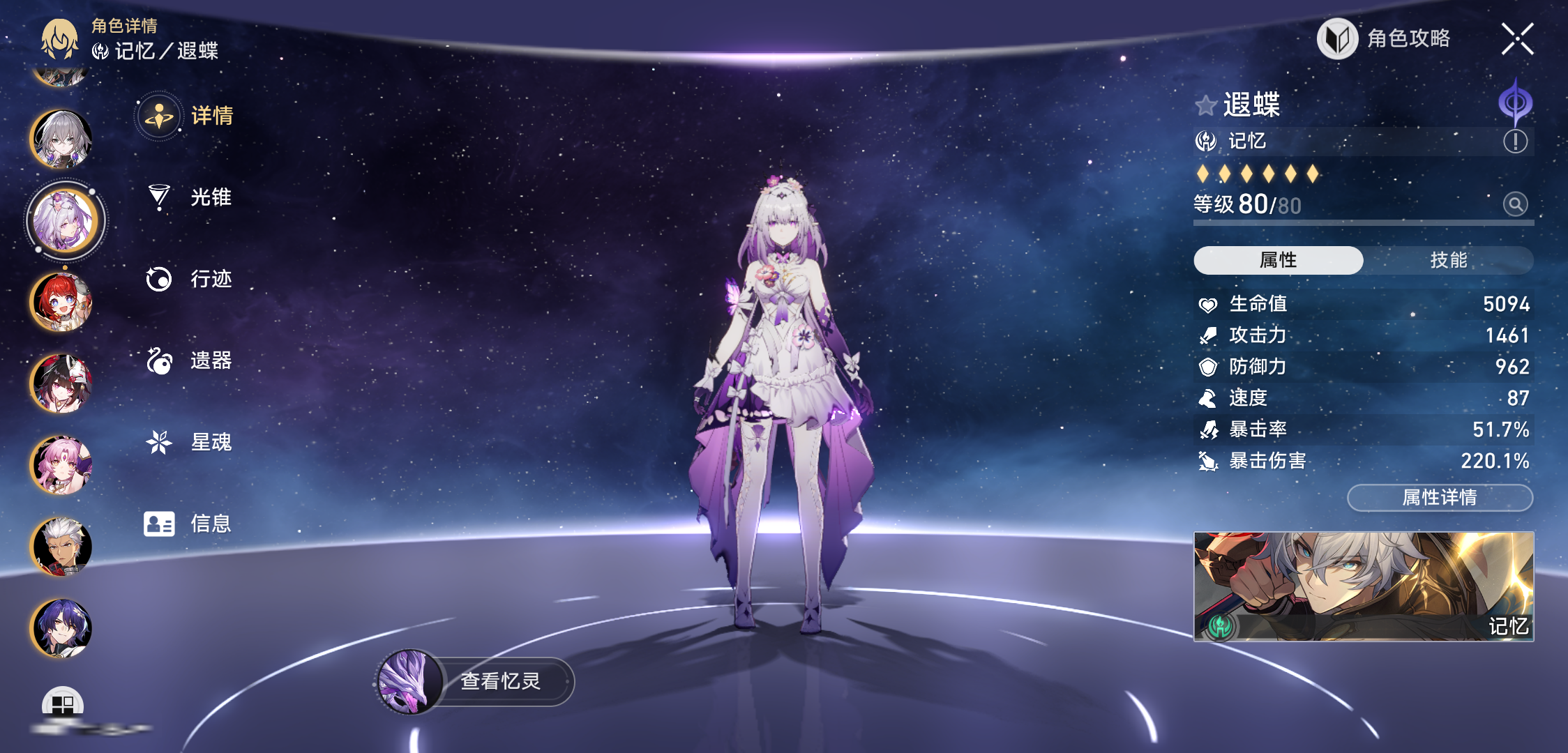
Task: Switch to the 技能 skills tab
Action: [x=1448, y=260]
